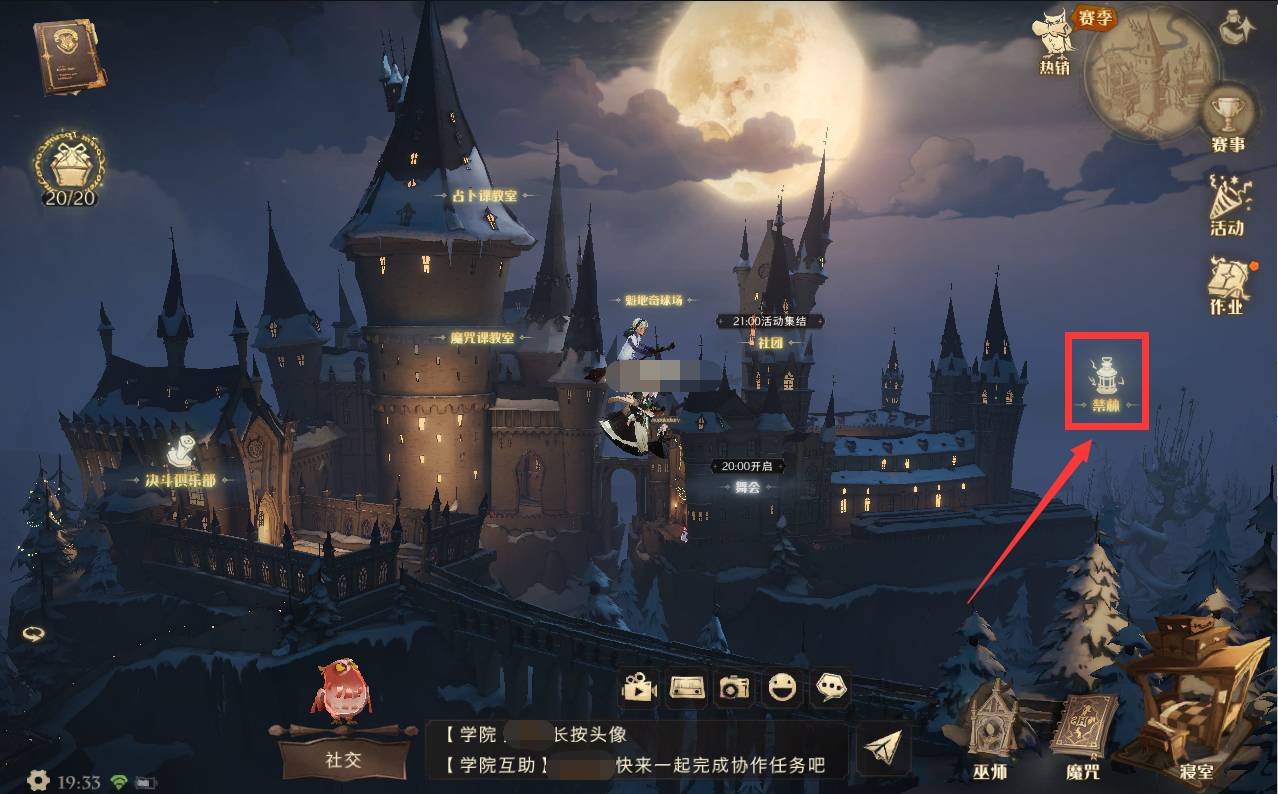Enter the 舞会 ball location

748,487
